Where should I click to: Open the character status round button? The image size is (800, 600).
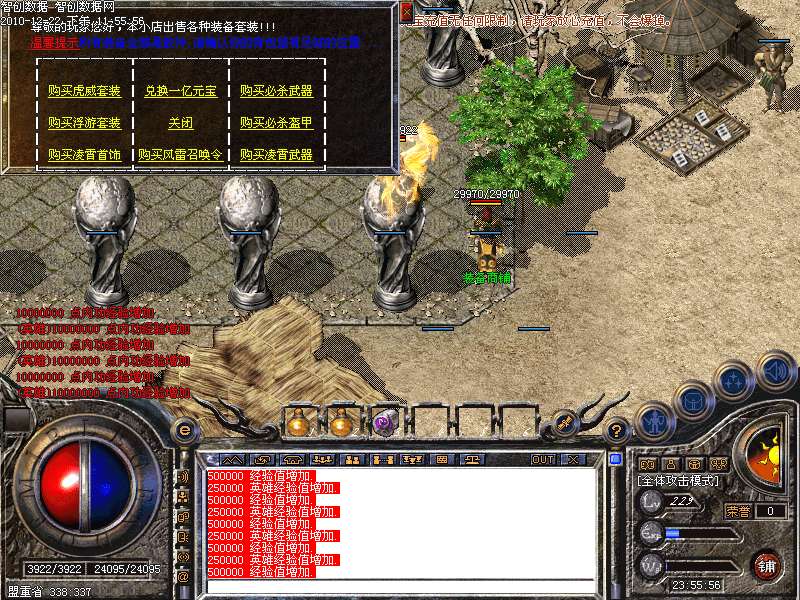tap(655, 421)
